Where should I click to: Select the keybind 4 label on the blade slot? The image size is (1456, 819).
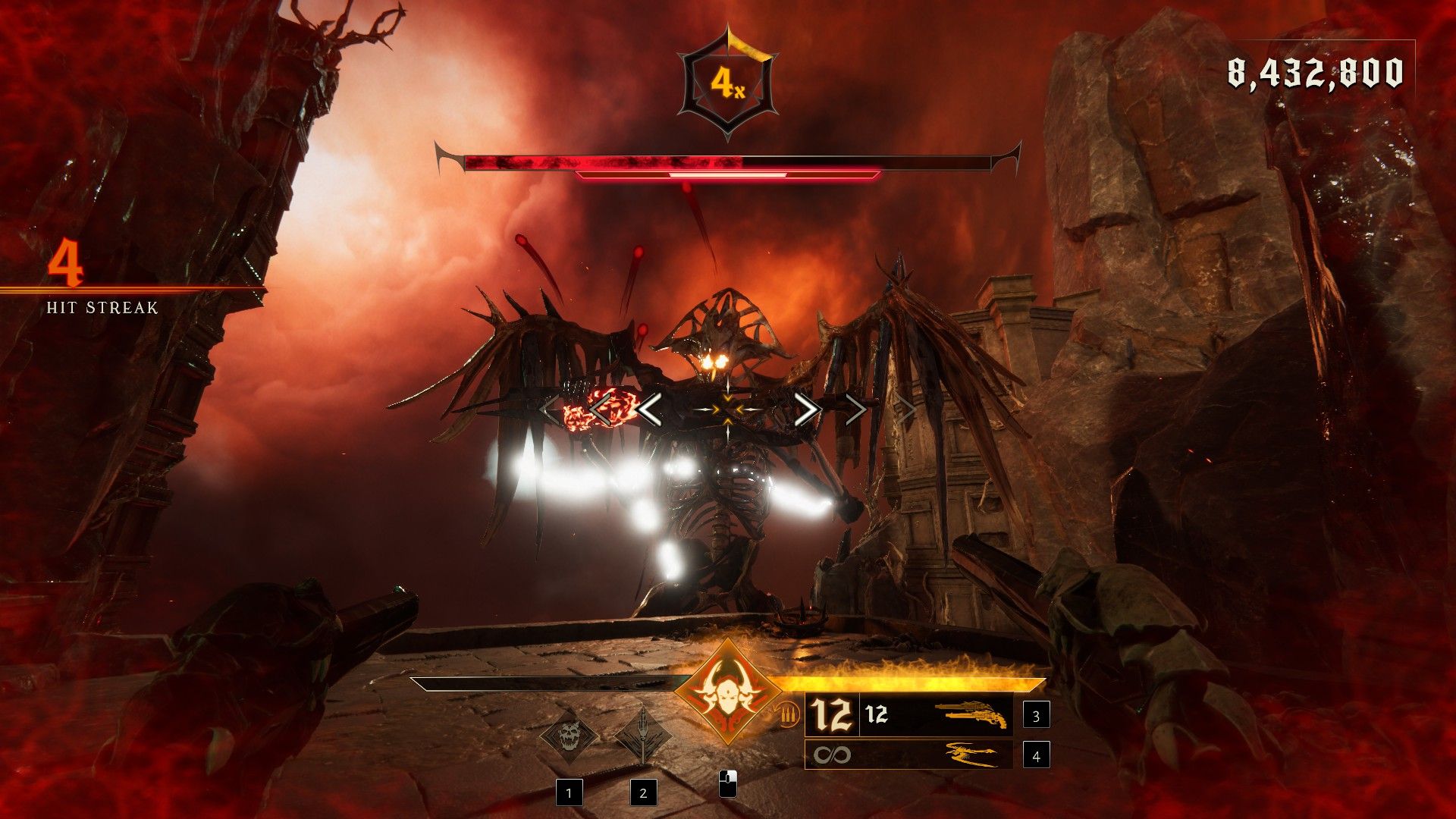coord(1036,755)
